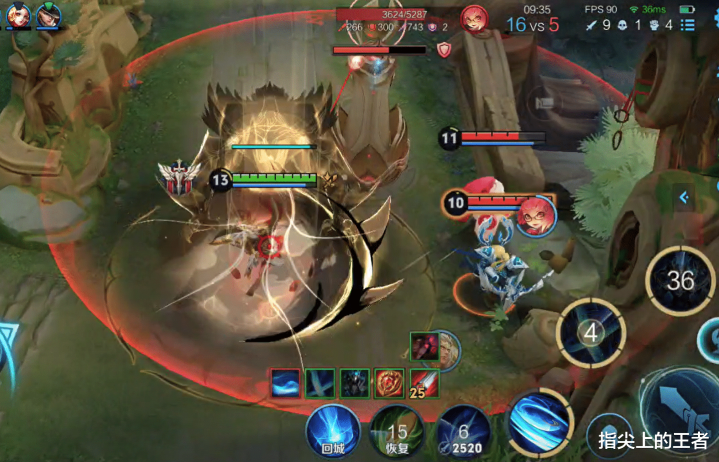Cast the blue slash skill
This screenshot has height=462, width=719.
(x=540, y=418)
